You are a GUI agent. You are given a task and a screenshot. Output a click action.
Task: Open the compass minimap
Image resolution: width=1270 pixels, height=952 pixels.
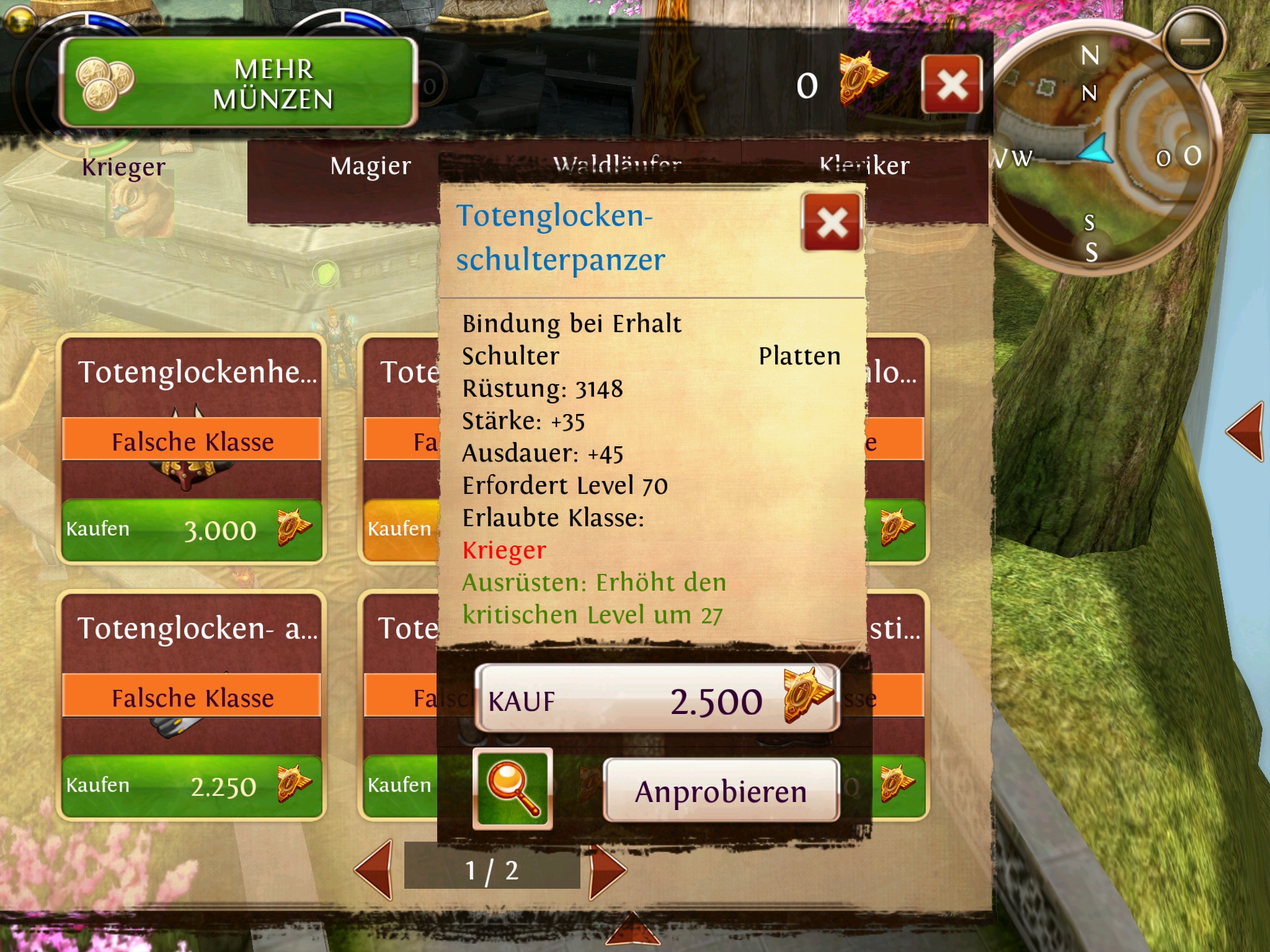click(1104, 155)
